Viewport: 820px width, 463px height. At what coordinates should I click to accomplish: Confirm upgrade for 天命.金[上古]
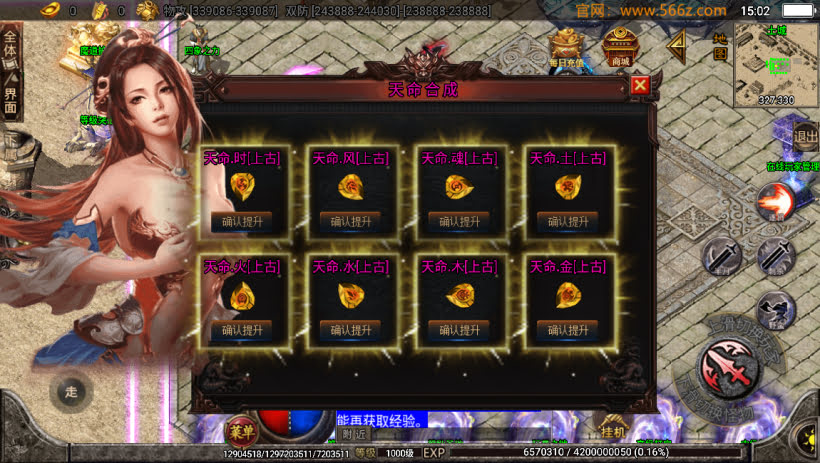tap(567, 329)
